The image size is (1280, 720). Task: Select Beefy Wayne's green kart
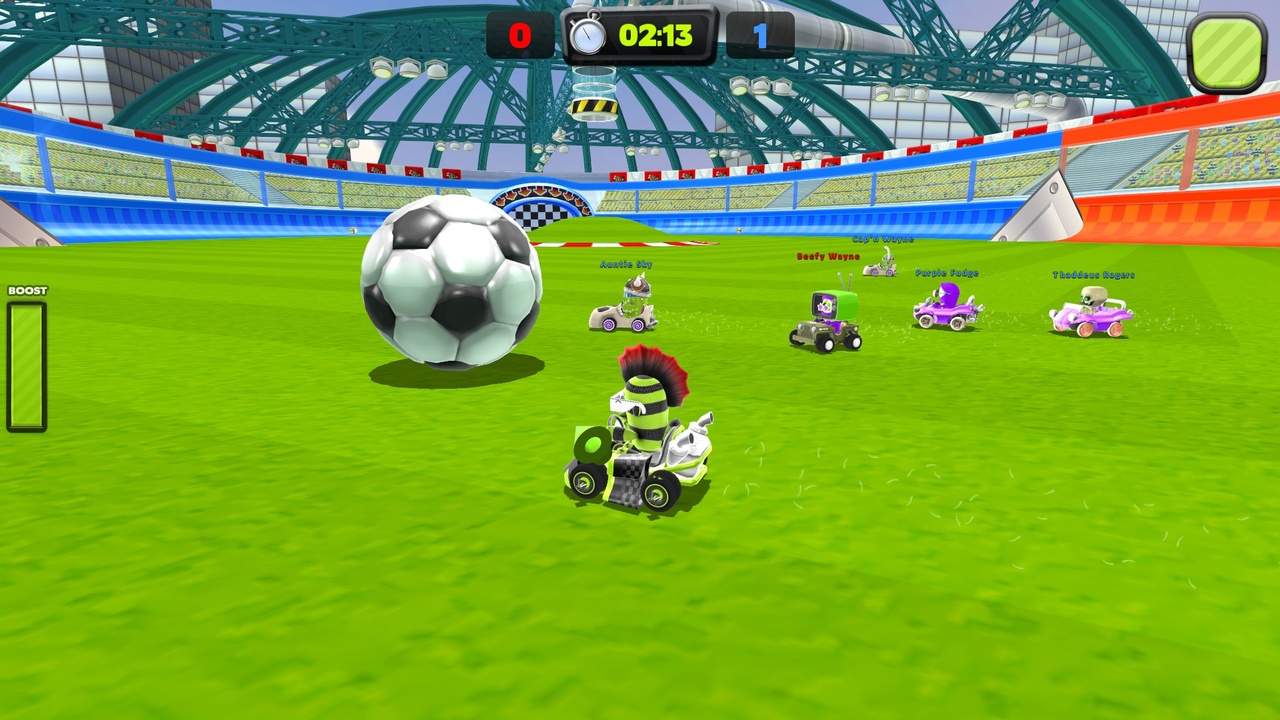point(825,320)
